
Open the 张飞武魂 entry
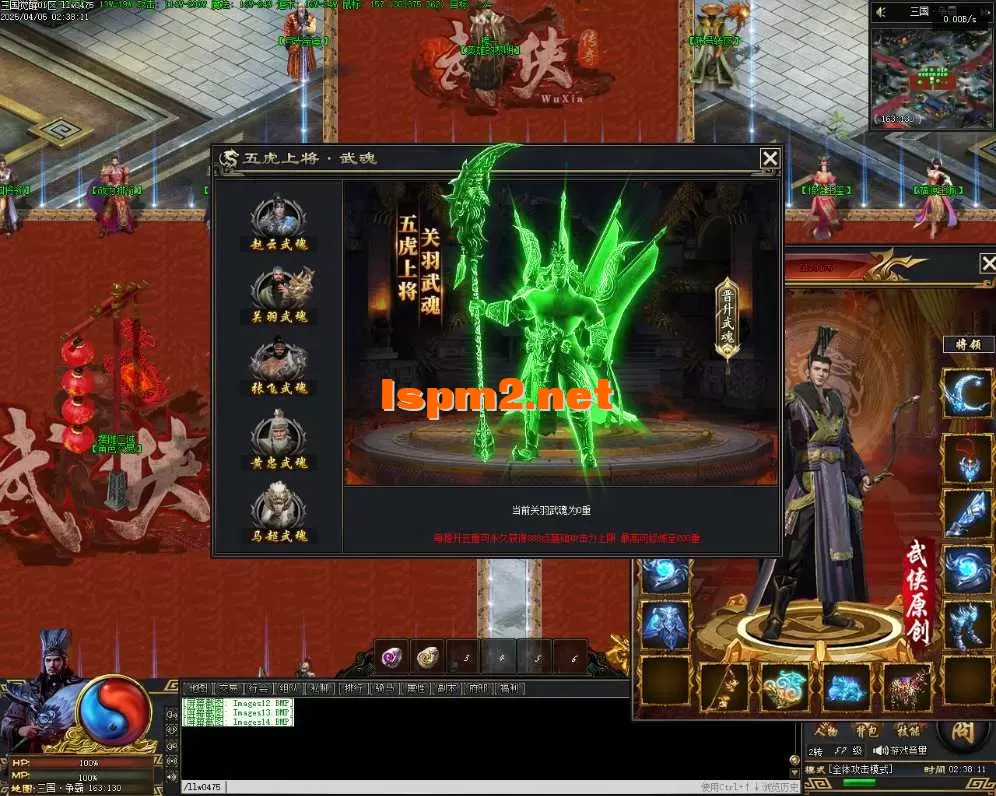tap(279, 366)
